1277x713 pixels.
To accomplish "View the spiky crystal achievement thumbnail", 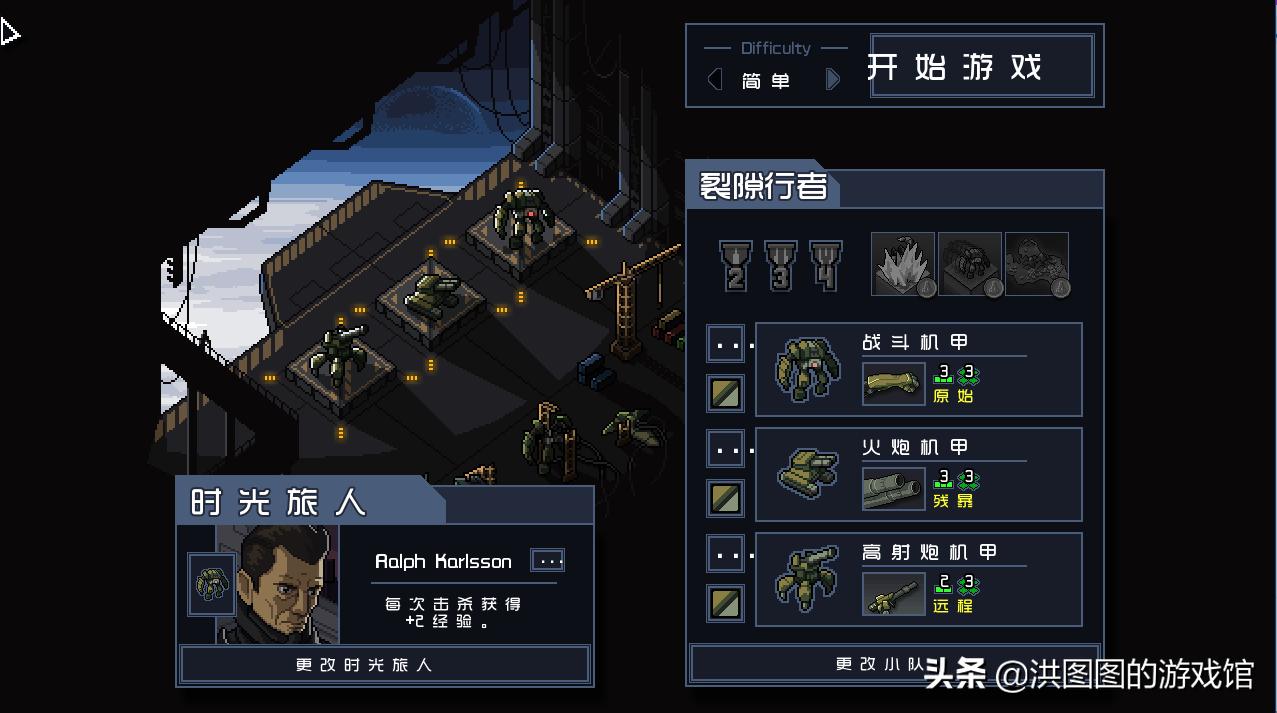I will tap(902, 264).
